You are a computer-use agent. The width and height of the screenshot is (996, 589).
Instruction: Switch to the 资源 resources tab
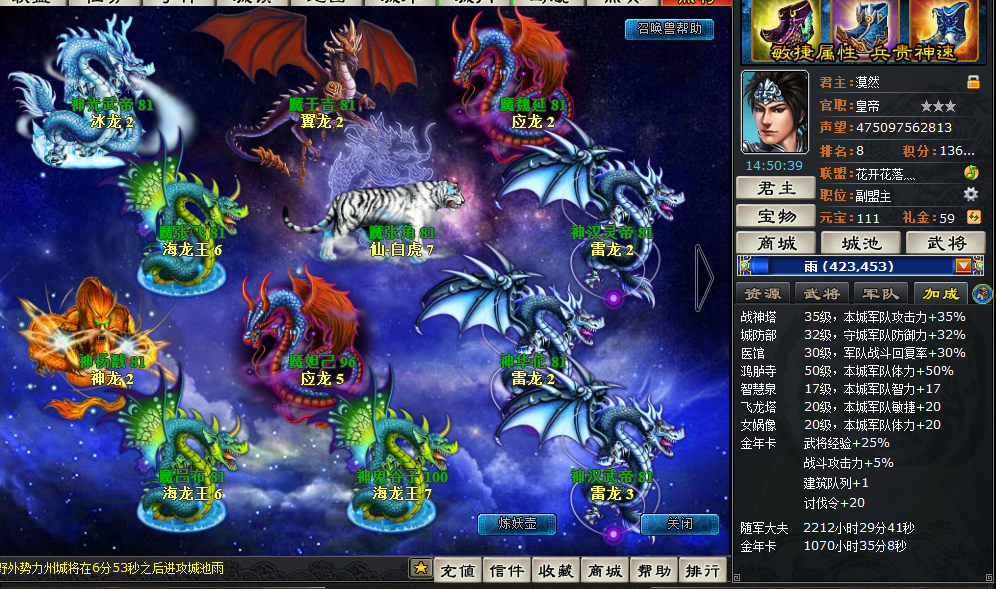coord(763,292)
